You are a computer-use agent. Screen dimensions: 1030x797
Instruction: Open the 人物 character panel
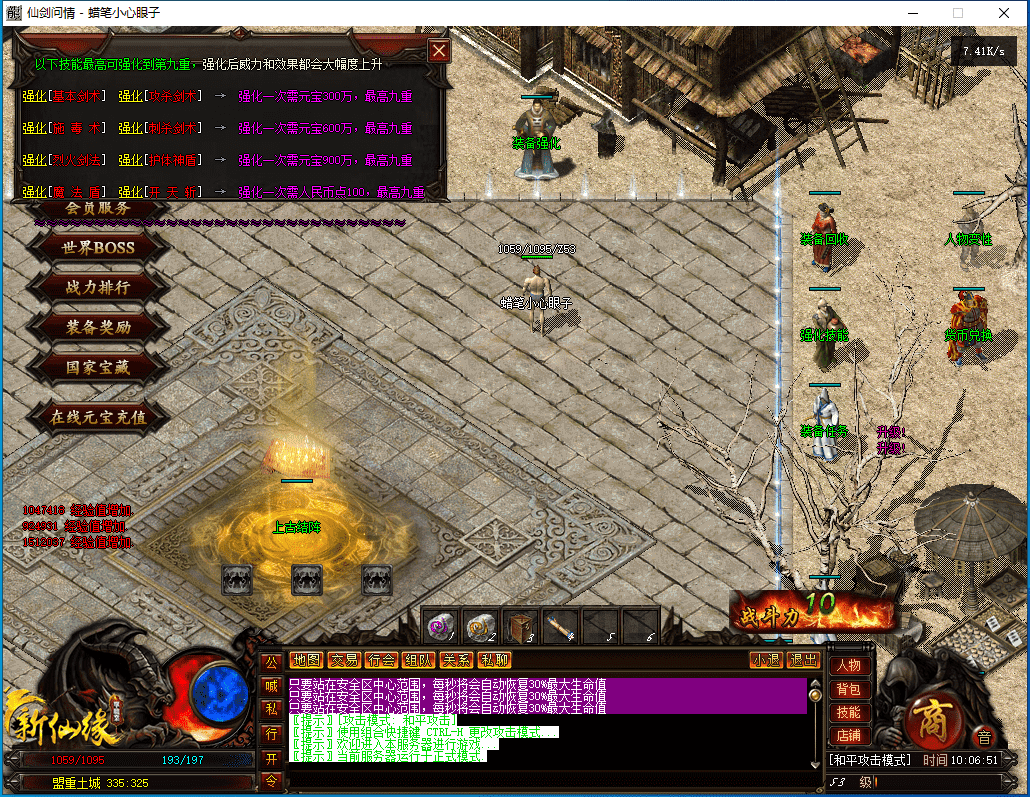(848, 665)
